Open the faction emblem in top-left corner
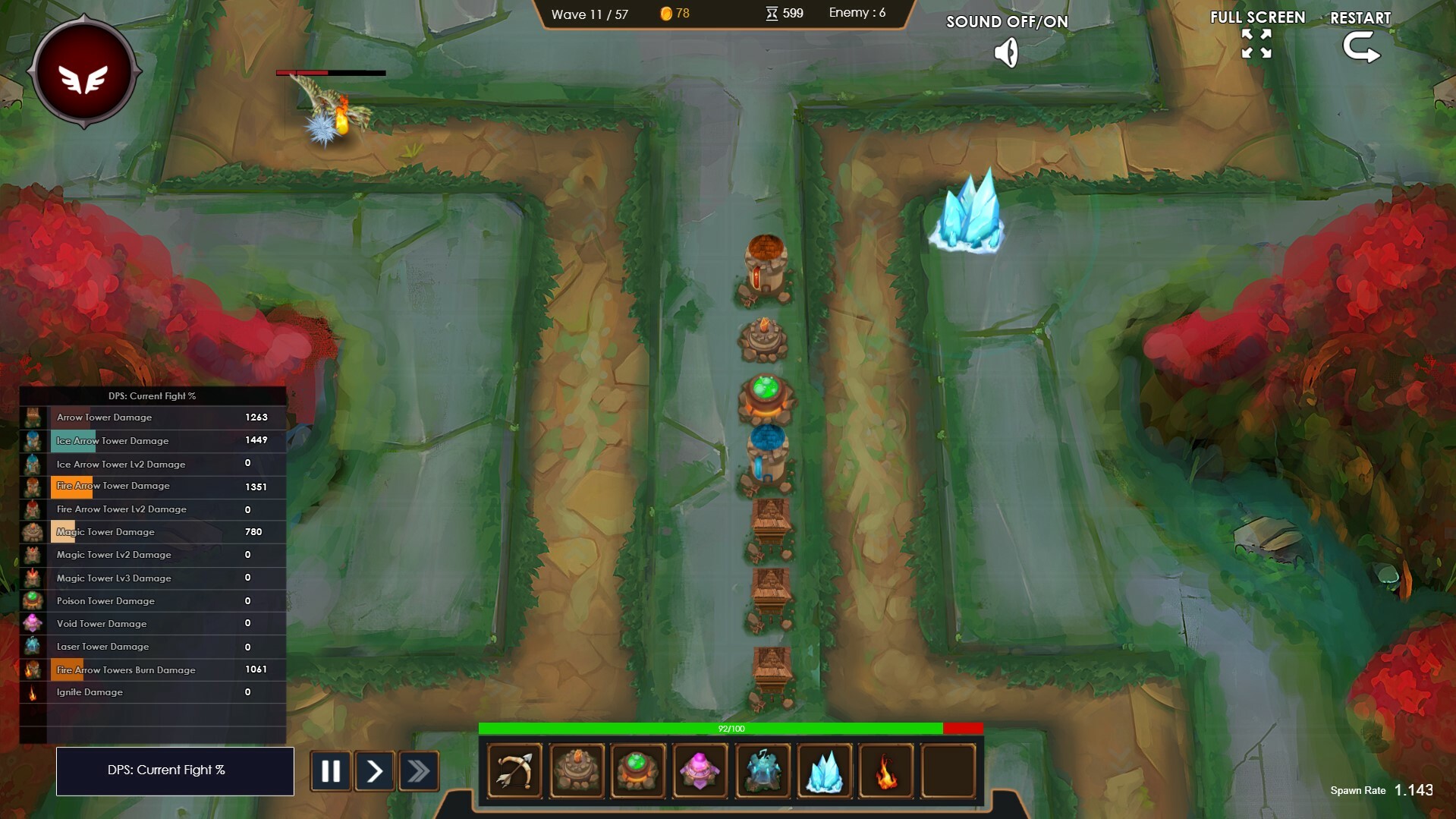This screenshot has height=819, width=1456. coord(83,72)
